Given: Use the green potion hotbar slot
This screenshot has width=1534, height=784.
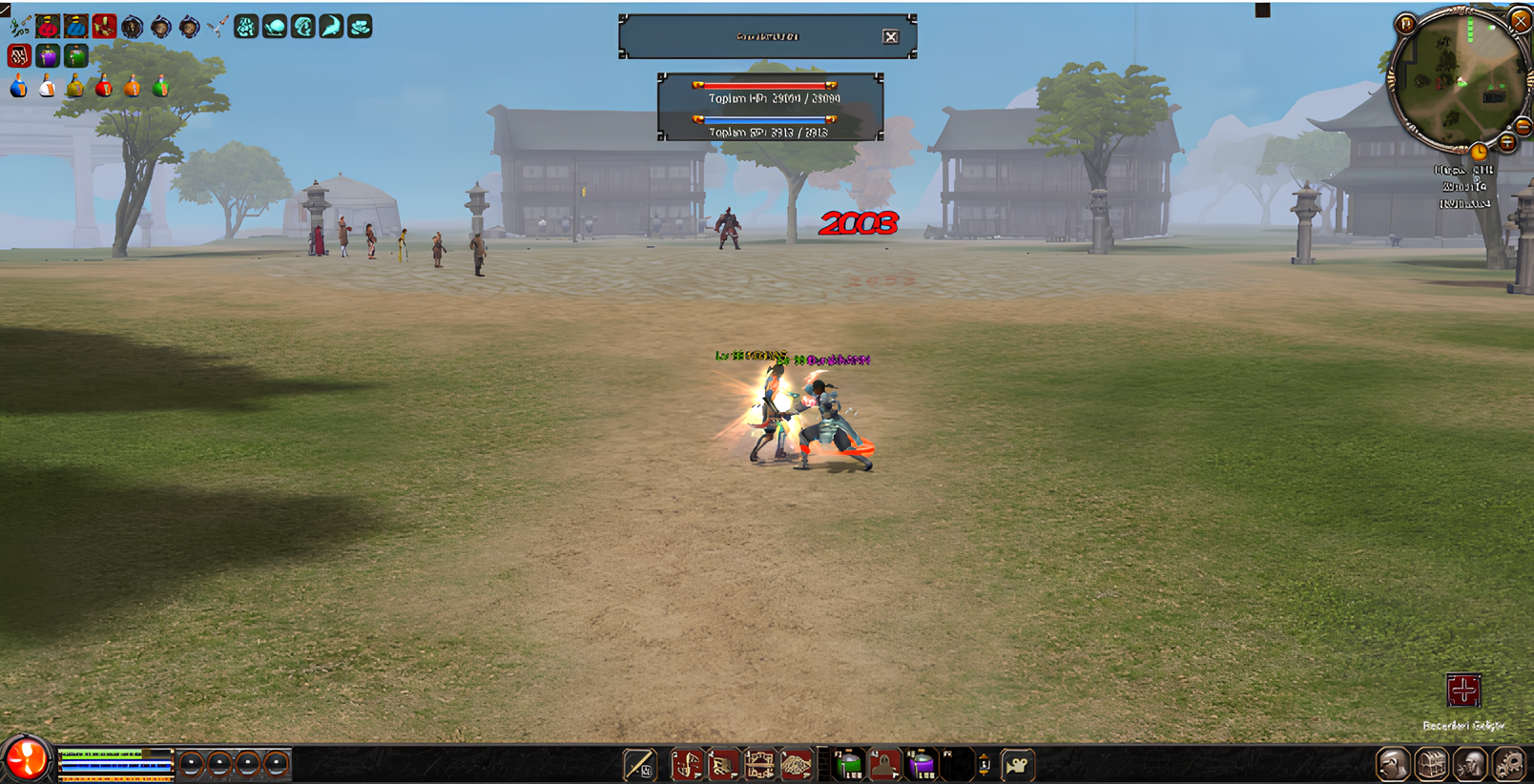Looking at the screenshot, I should (x=848, y=765).
